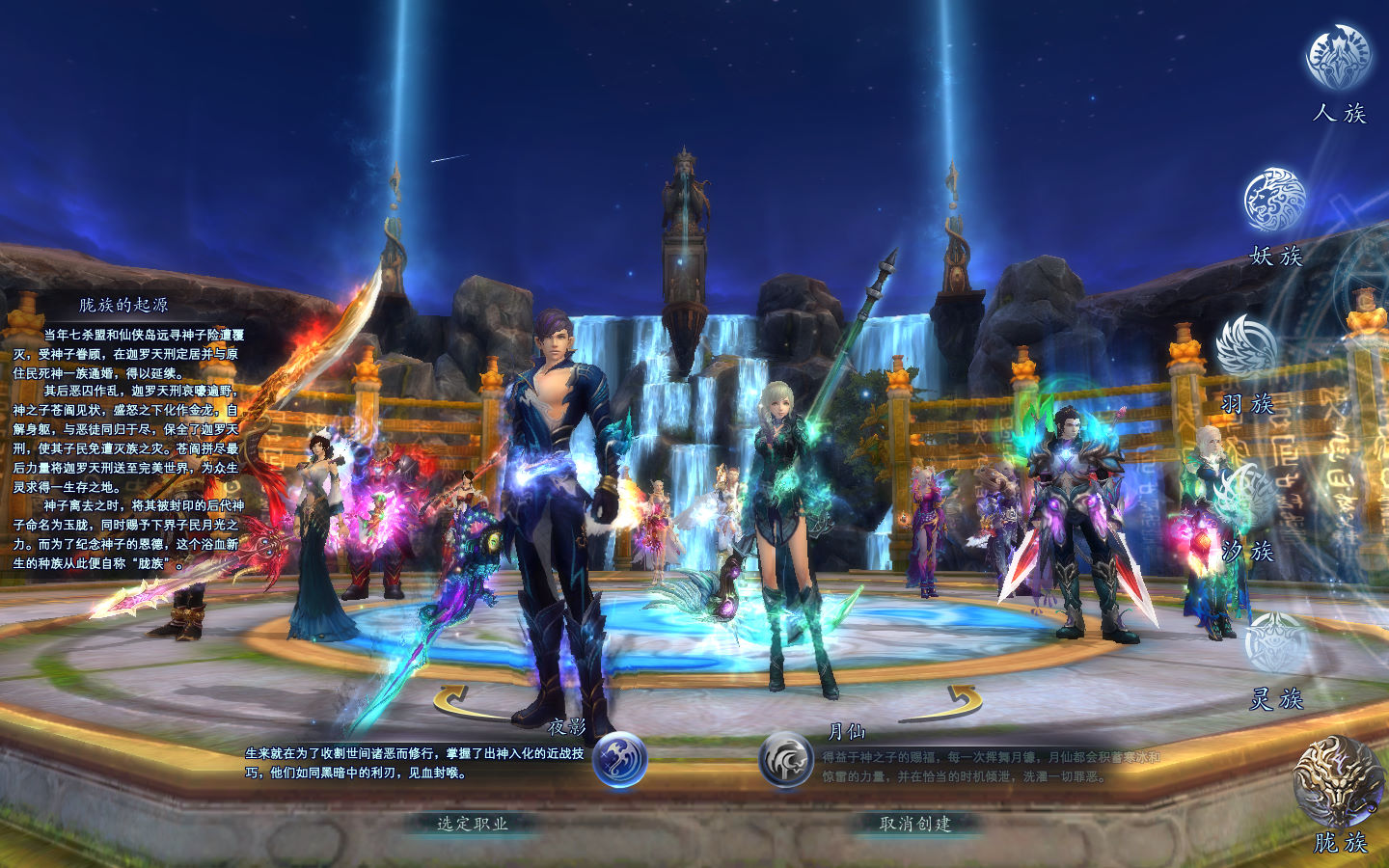Switch to the 汐族 race
Screen dimensions: 1389x868
pyautogui.click(x=1246, y=497)
